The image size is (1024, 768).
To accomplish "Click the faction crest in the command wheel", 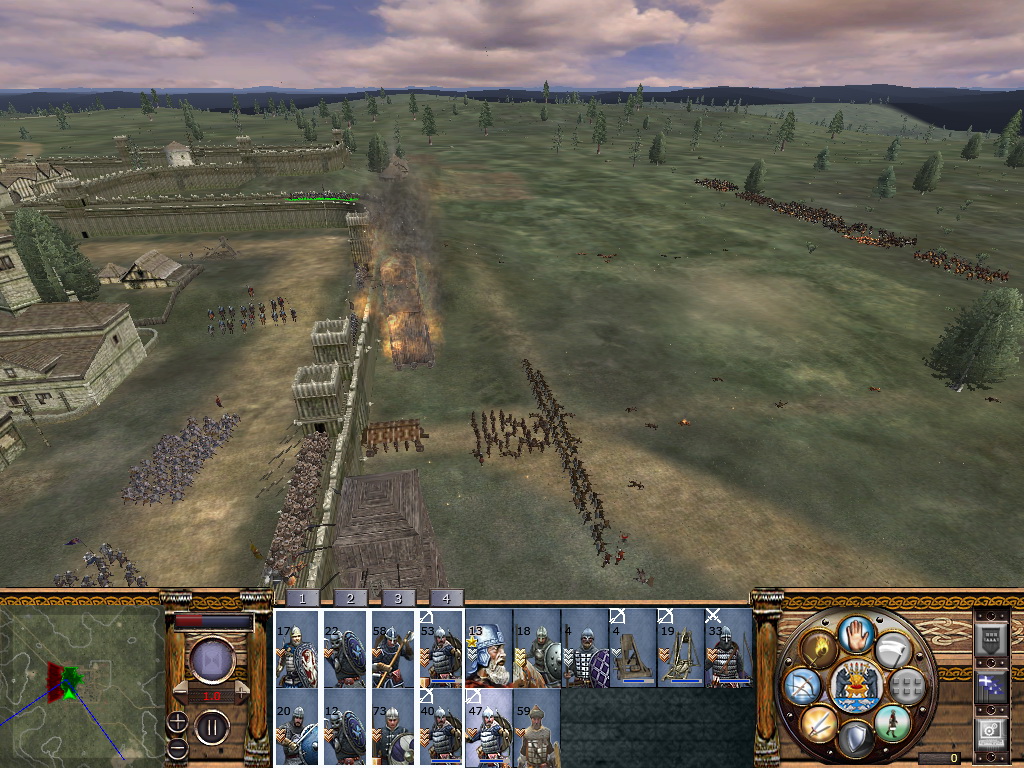I will 856,685.
